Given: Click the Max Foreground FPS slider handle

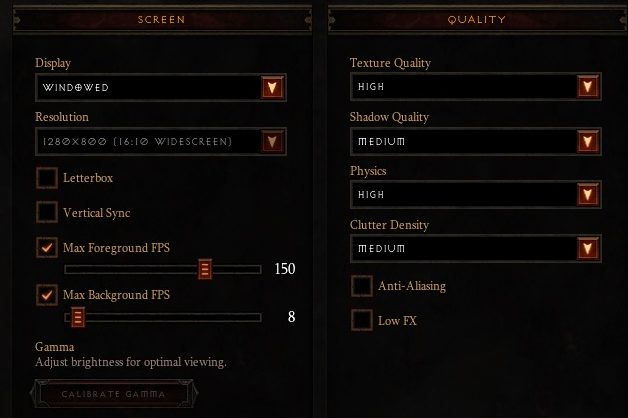Looking at the screenshot, I should pos(204,269).
